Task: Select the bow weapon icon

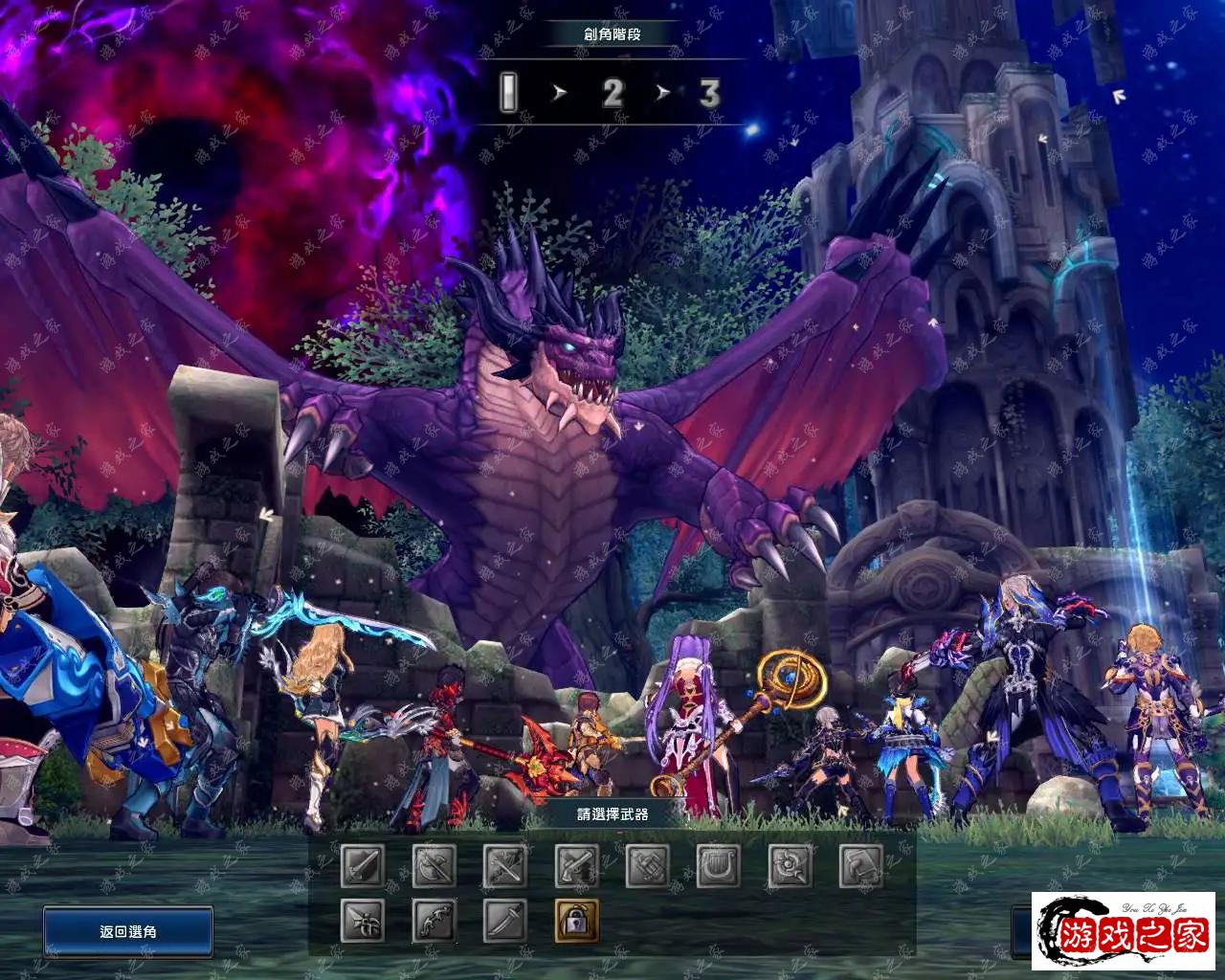Action: 434,921
